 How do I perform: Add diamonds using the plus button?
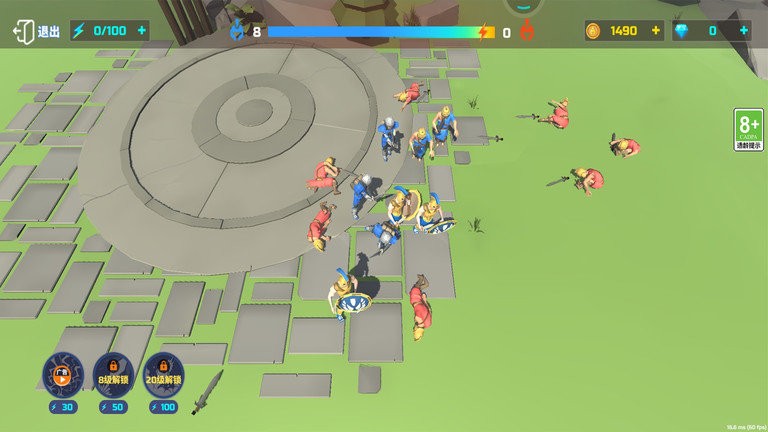pyautogui.click(x=742, y=31)
